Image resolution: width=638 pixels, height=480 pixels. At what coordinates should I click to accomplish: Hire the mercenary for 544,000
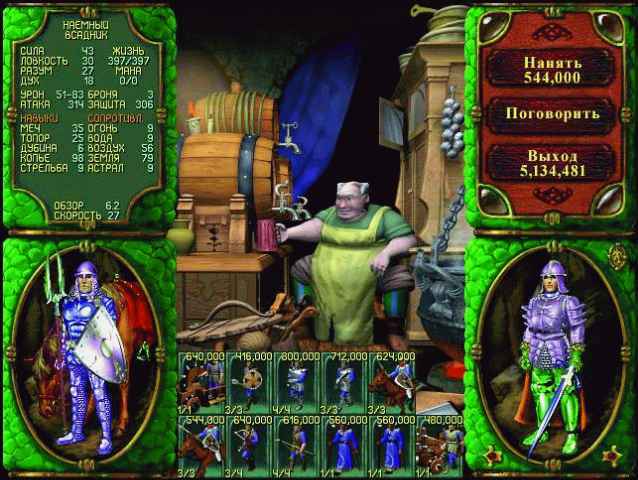tap(552, 68)
